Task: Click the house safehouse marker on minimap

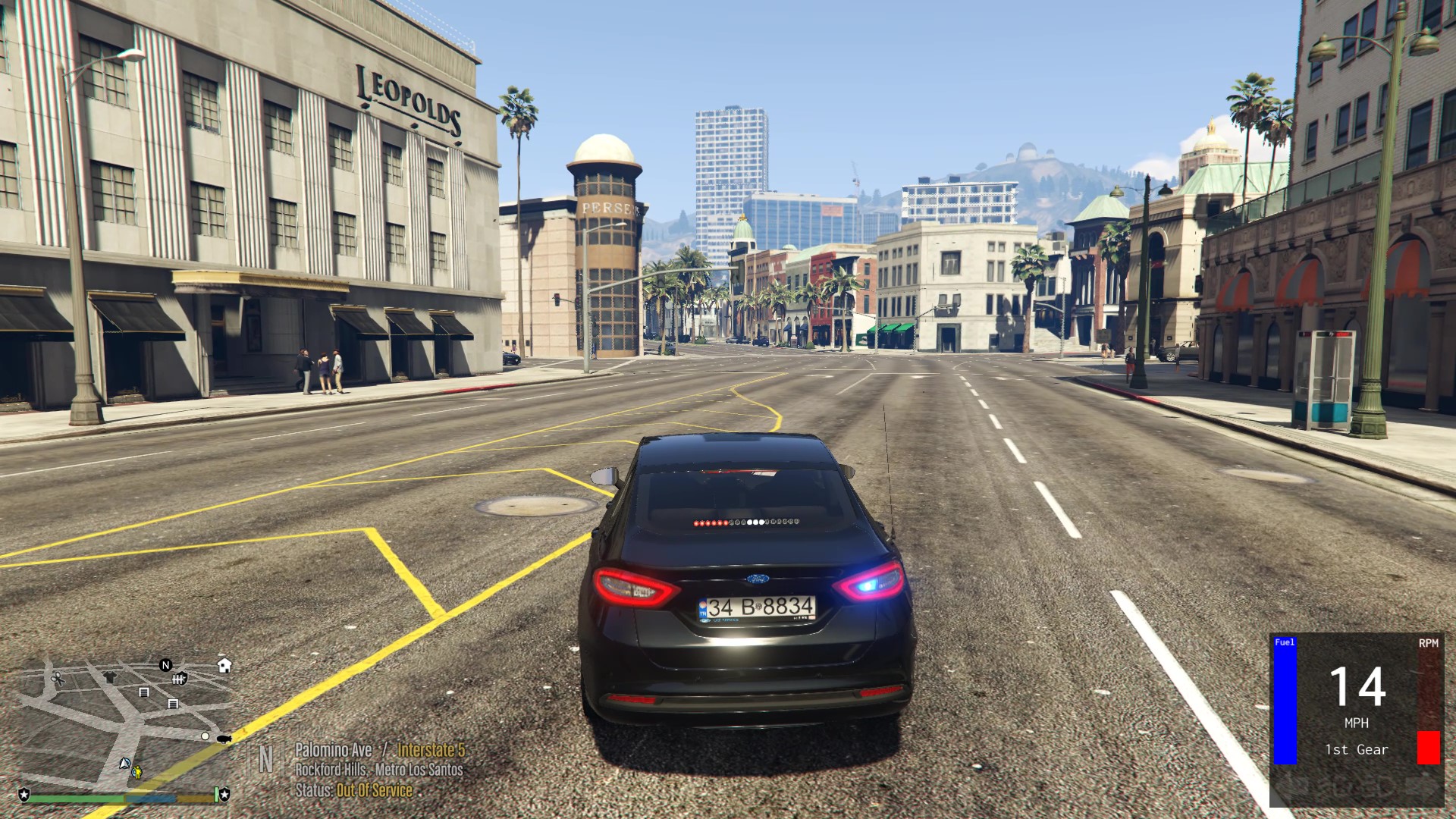Action: tap(224, 666)
